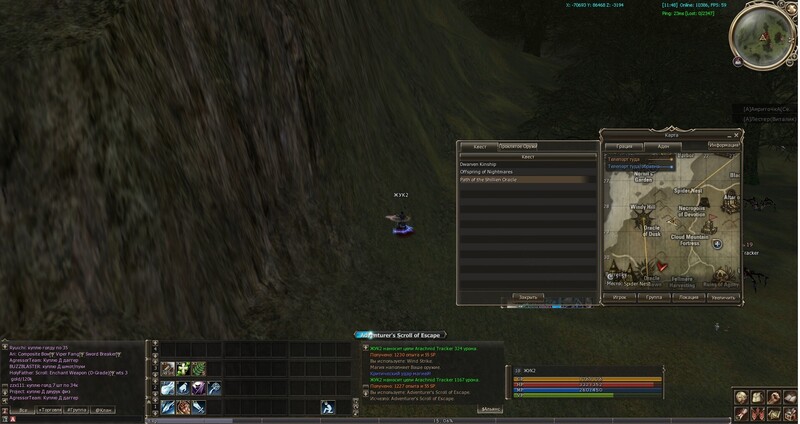Close the Карта map window

click(x=736, y=133)
